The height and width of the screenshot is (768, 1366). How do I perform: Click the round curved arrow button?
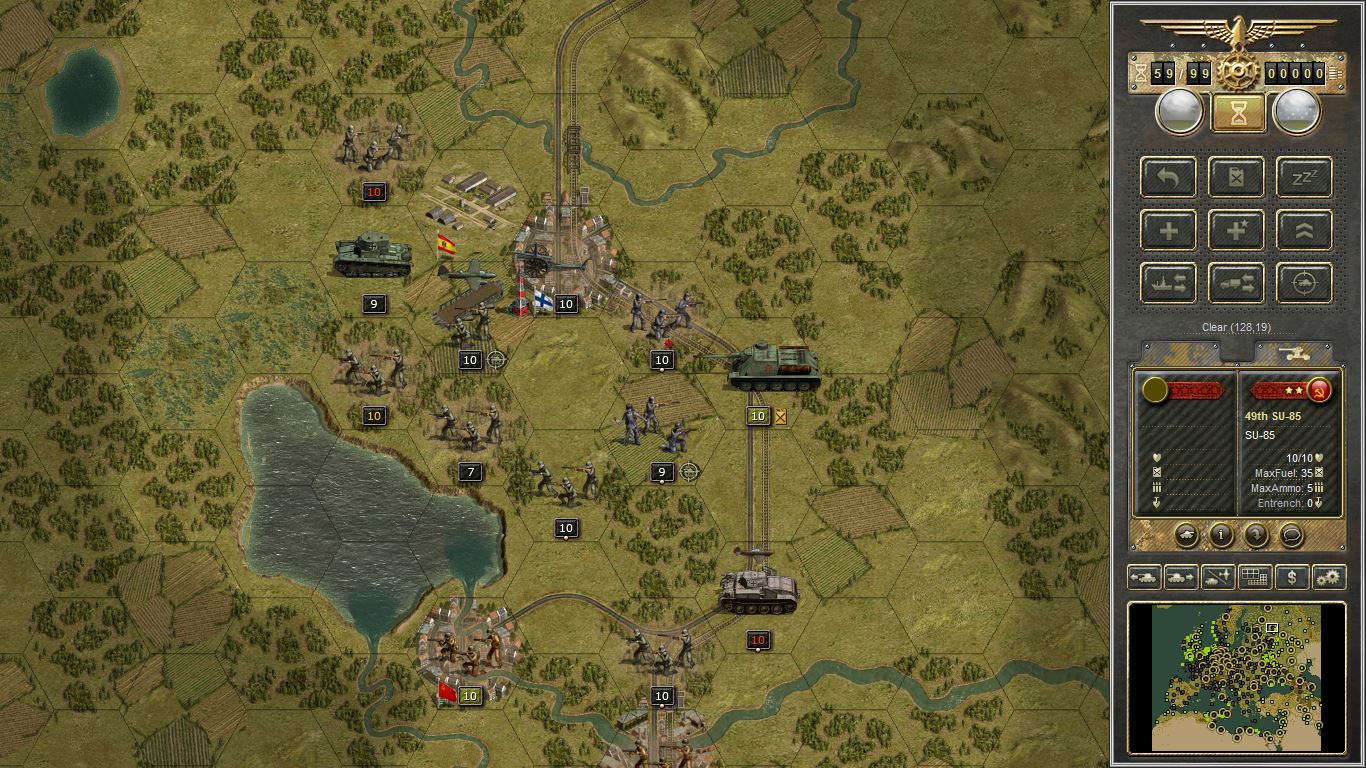1256,535
